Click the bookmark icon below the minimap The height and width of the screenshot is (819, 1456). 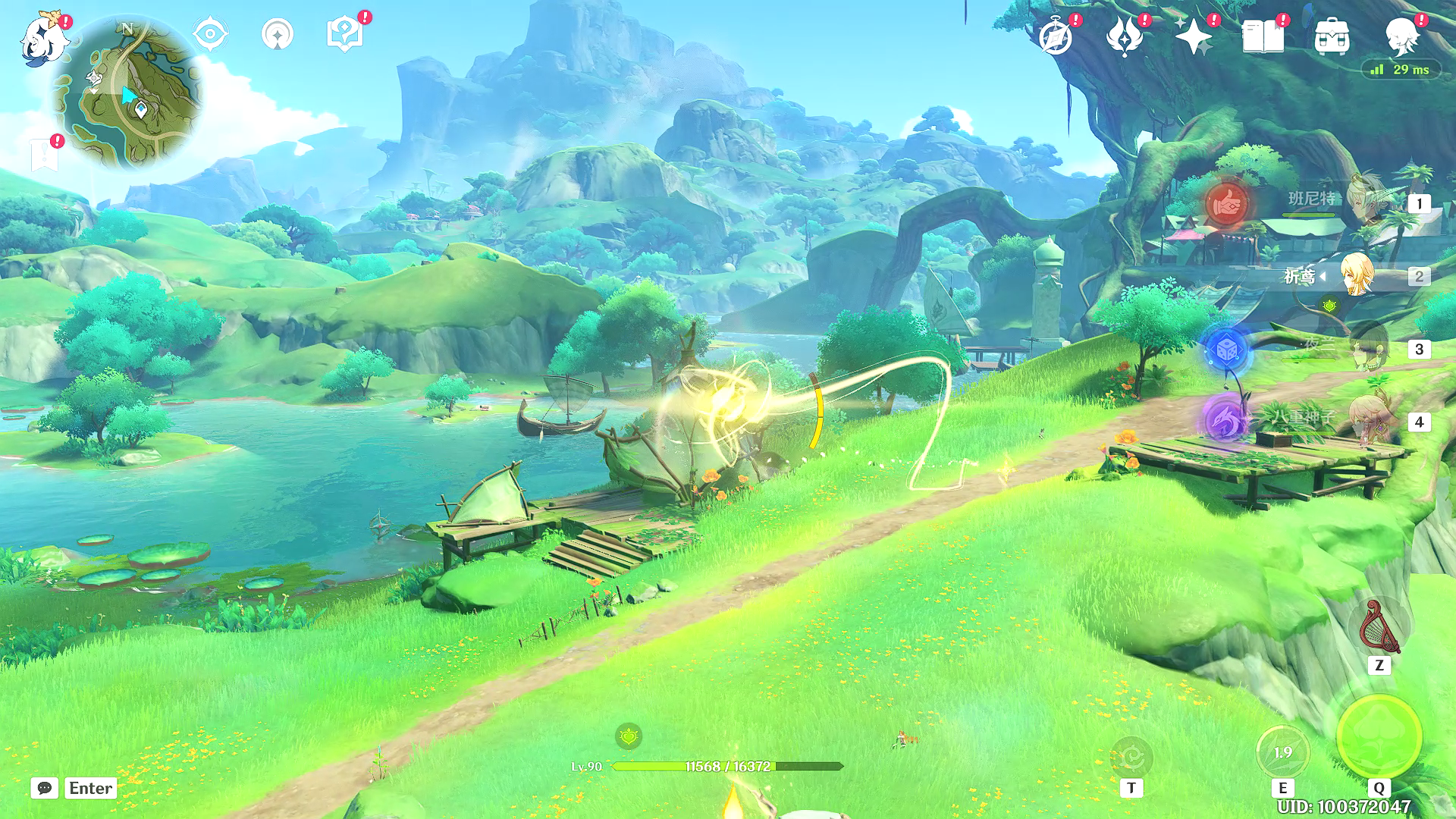tap(45, 155)
